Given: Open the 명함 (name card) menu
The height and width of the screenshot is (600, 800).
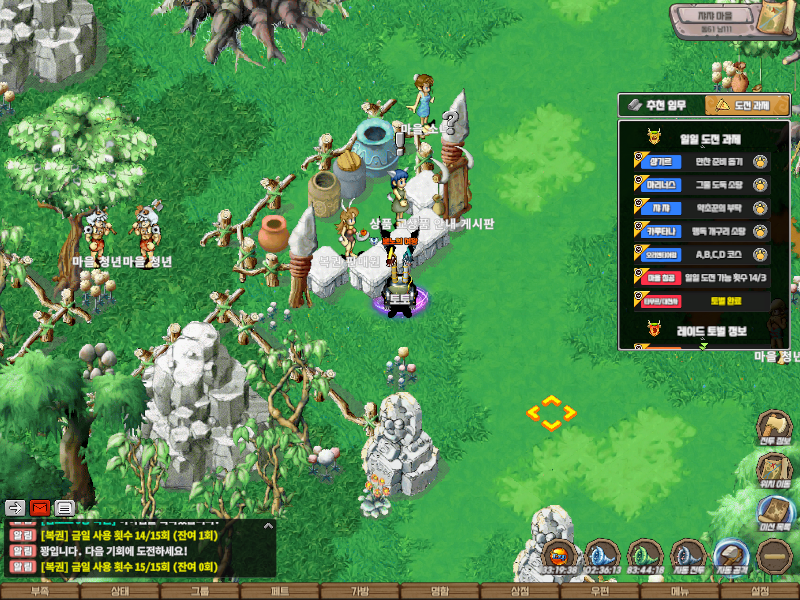Looking at the screenshot, I should pyautogui.click(x=440, y=592).
